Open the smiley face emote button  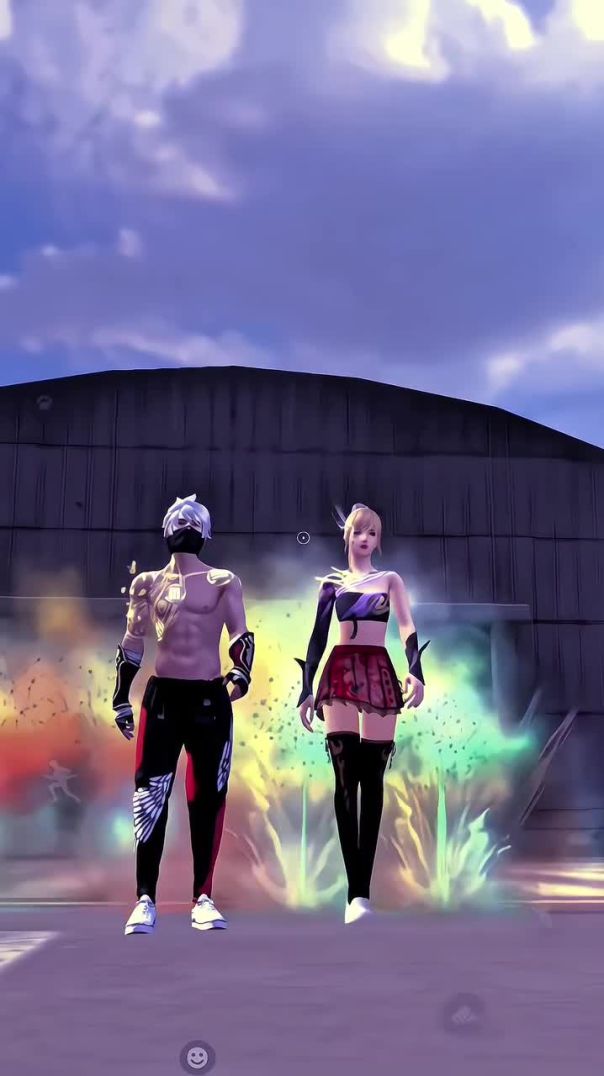click(197, 1056)
